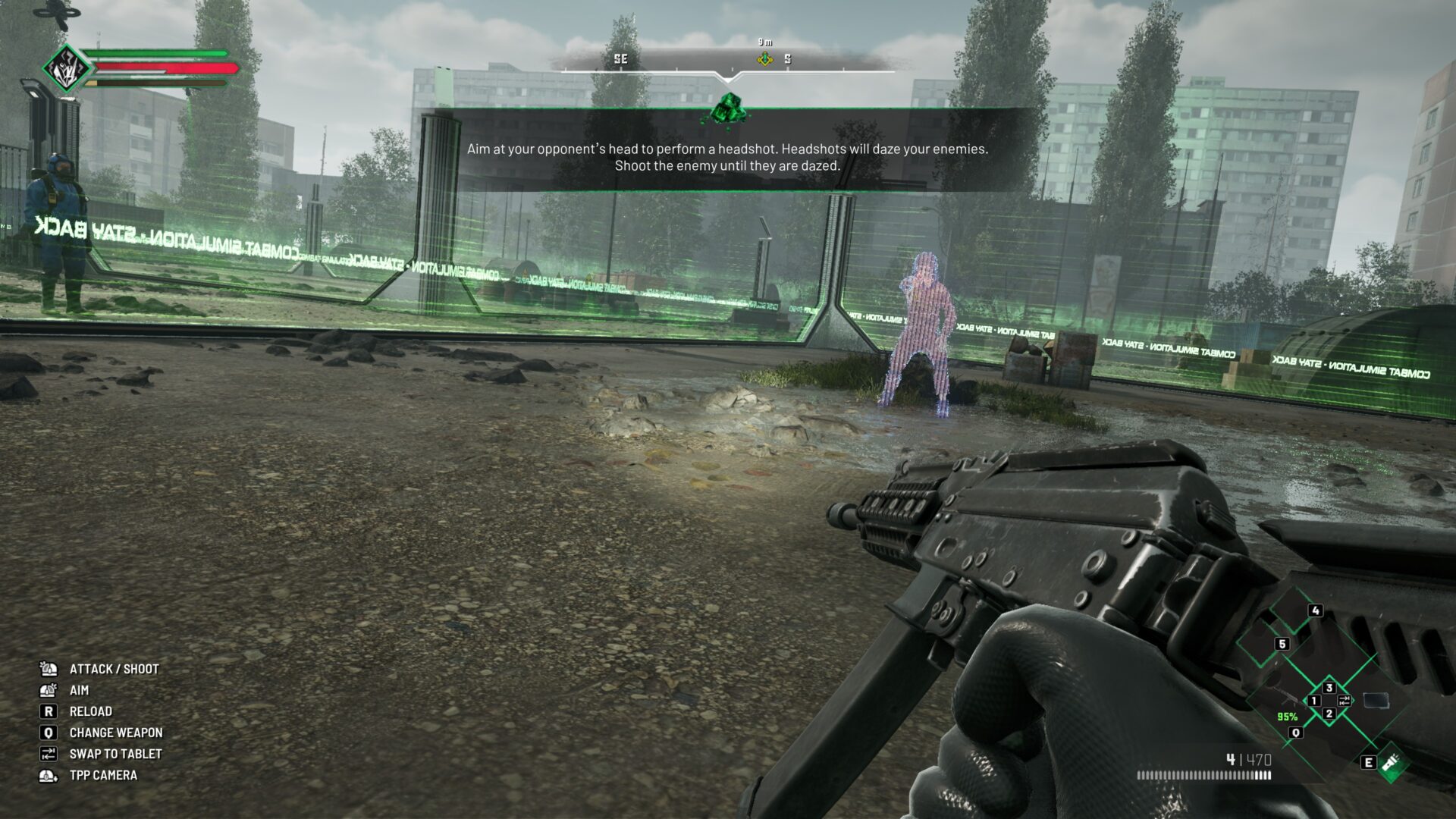
Task: Click the diamond character emblem icon
Action: (66, 69)
